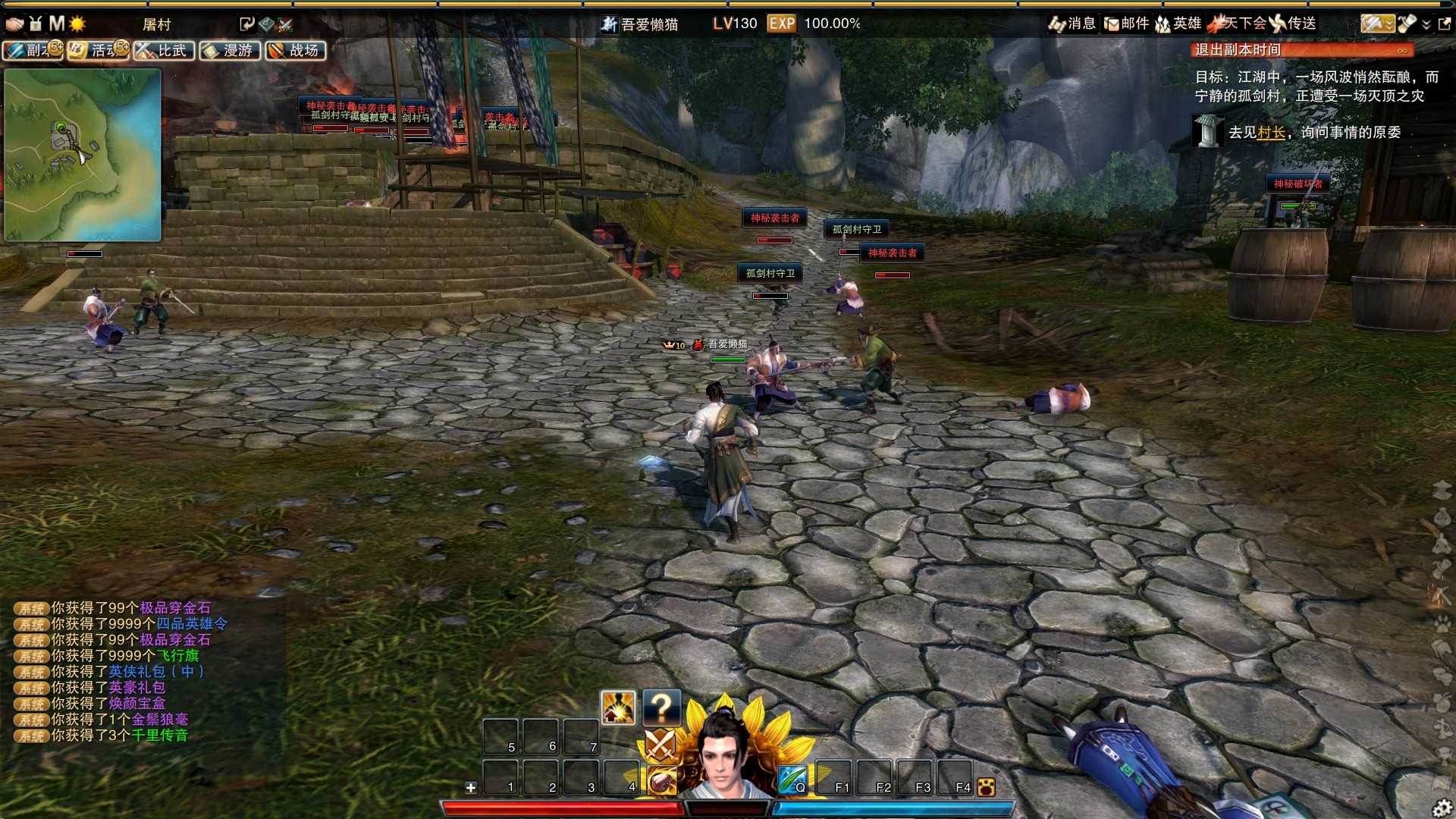Open the question mark help icon
Viewport: 1456px width, 819px height.
tap(661, 708)
